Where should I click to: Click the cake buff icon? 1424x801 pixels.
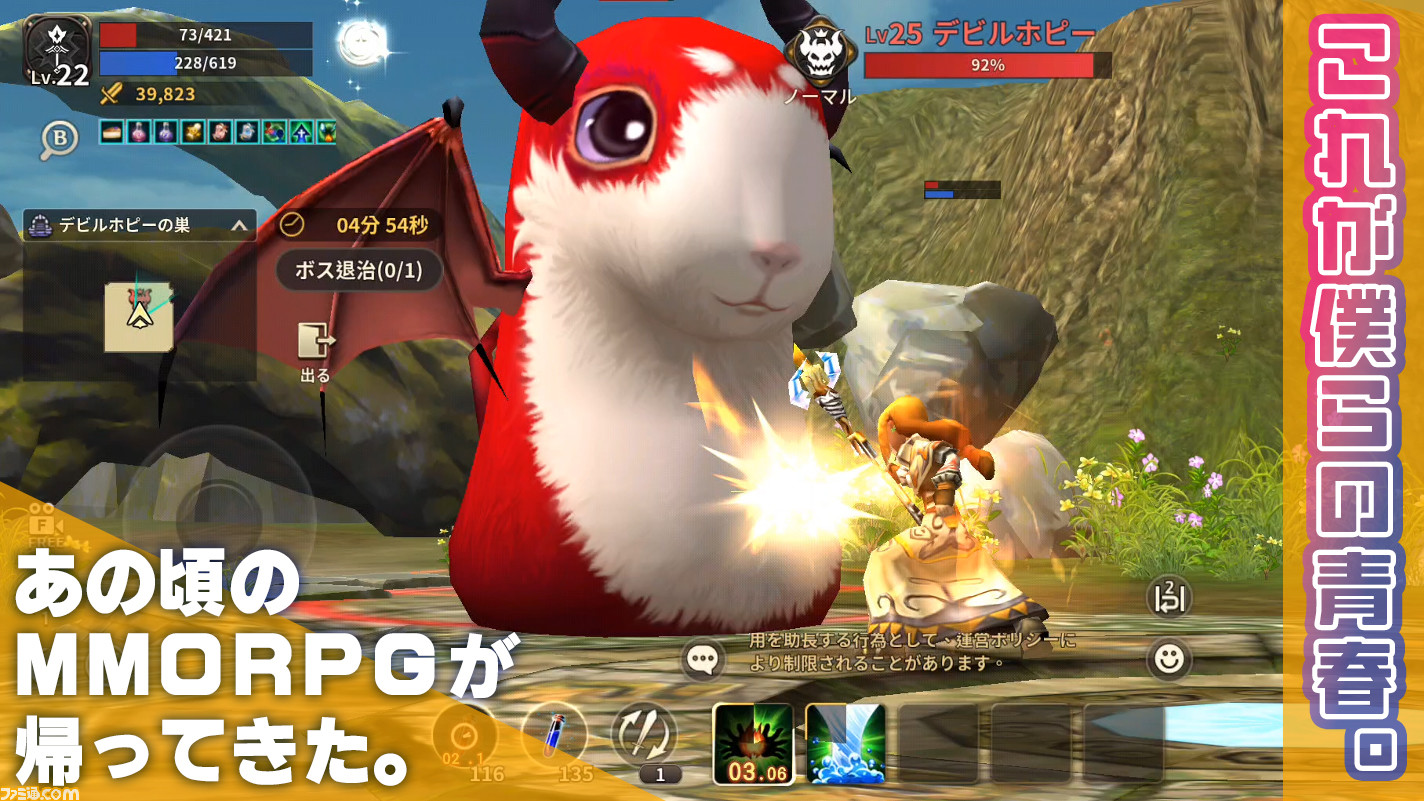[111, 131]
